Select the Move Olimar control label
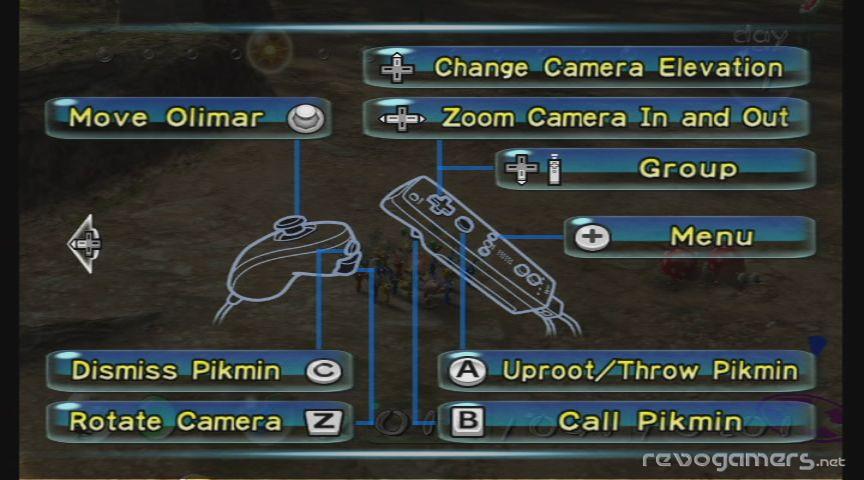864x480 pixels. pos(188,118)
